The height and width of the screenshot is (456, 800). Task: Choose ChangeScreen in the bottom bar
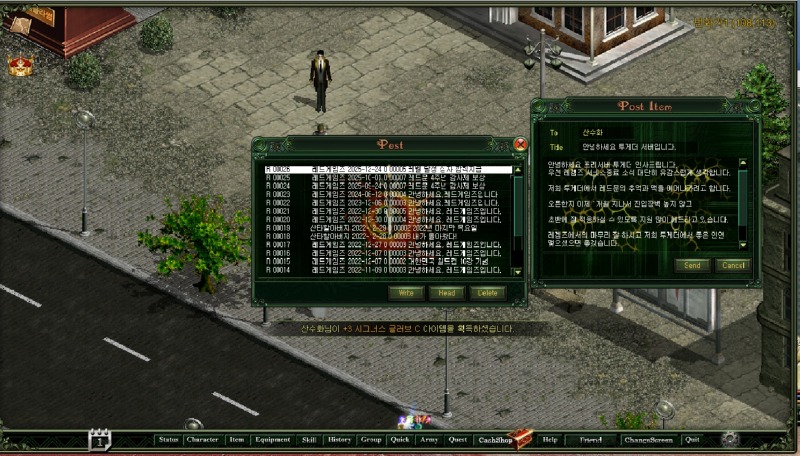point(648,439)
